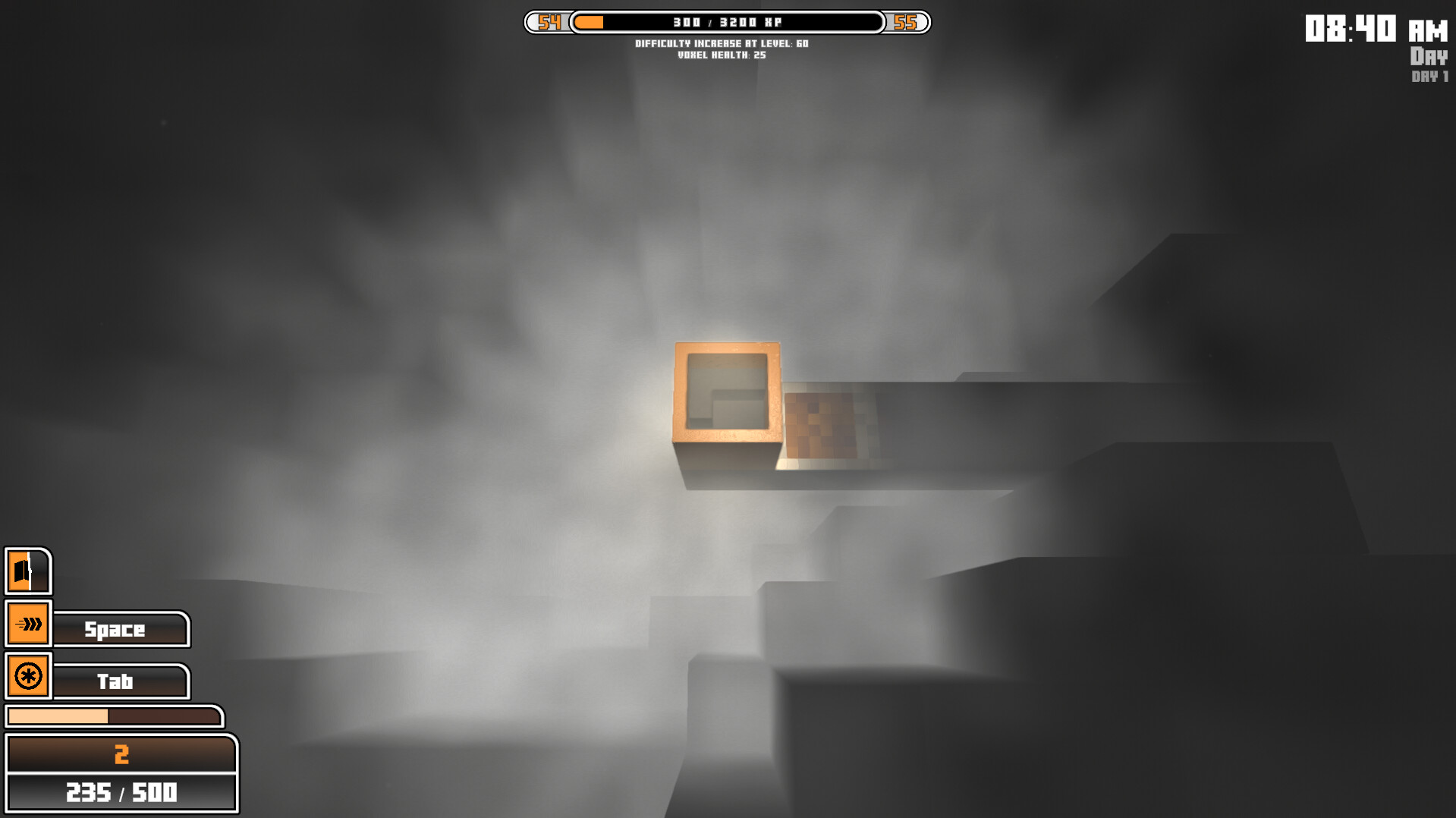Select the freeze ability icon next to Tab

pyautogui.click(x=28, y=676)
